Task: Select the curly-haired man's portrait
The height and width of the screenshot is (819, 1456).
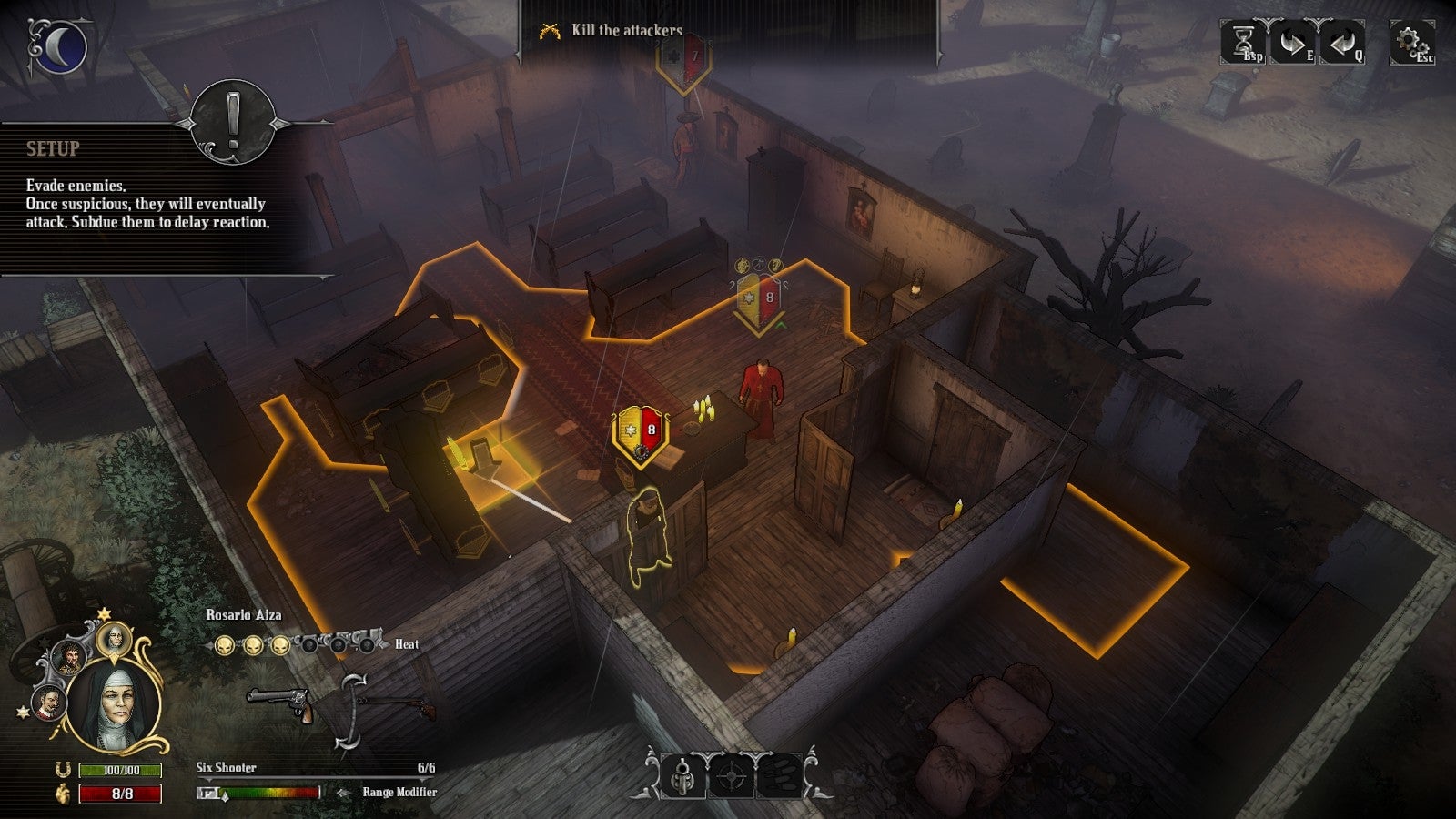Action: 68,657
